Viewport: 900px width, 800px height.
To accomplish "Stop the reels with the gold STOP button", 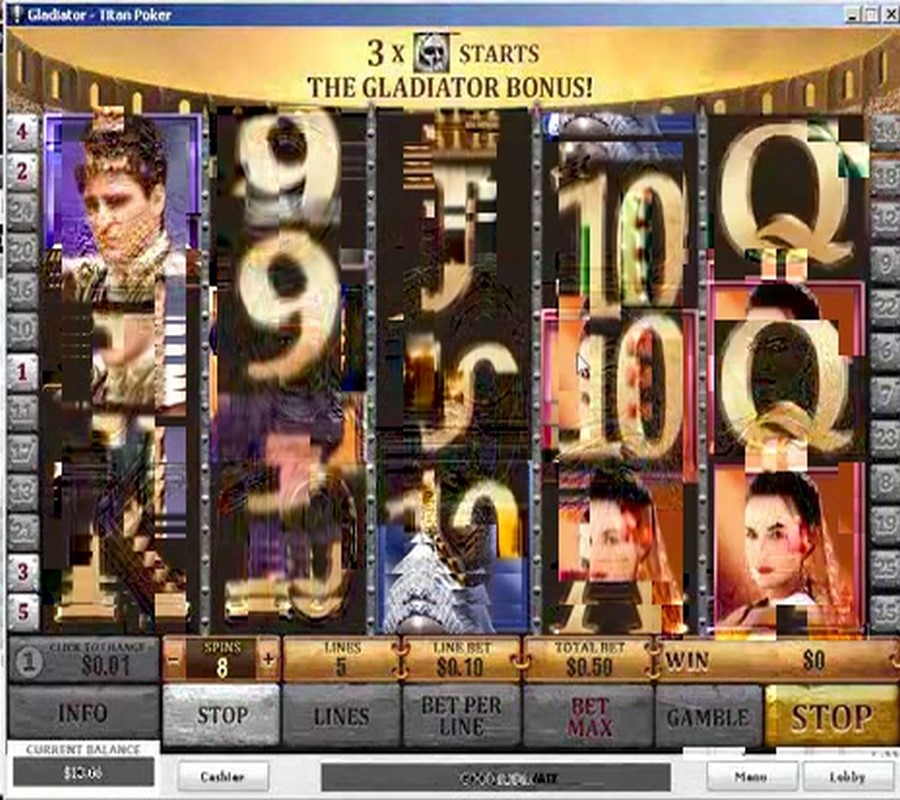I will click(831, 715).
